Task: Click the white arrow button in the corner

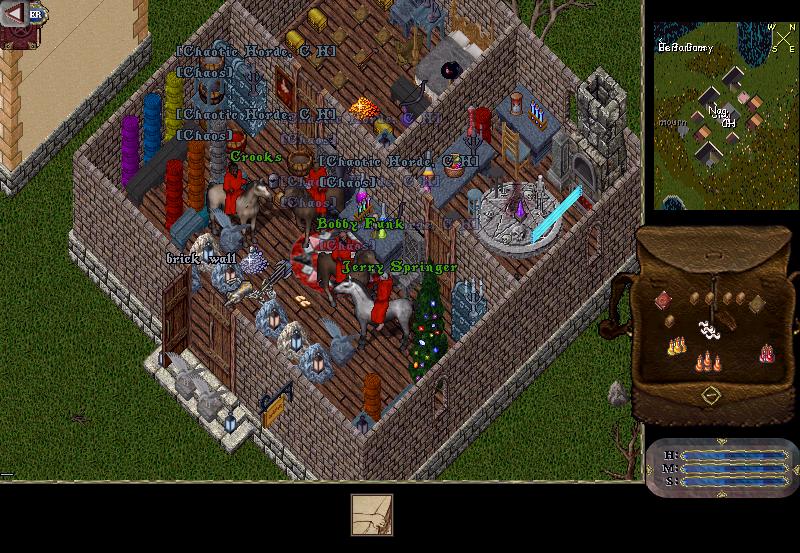Action: tap(14, 15)
